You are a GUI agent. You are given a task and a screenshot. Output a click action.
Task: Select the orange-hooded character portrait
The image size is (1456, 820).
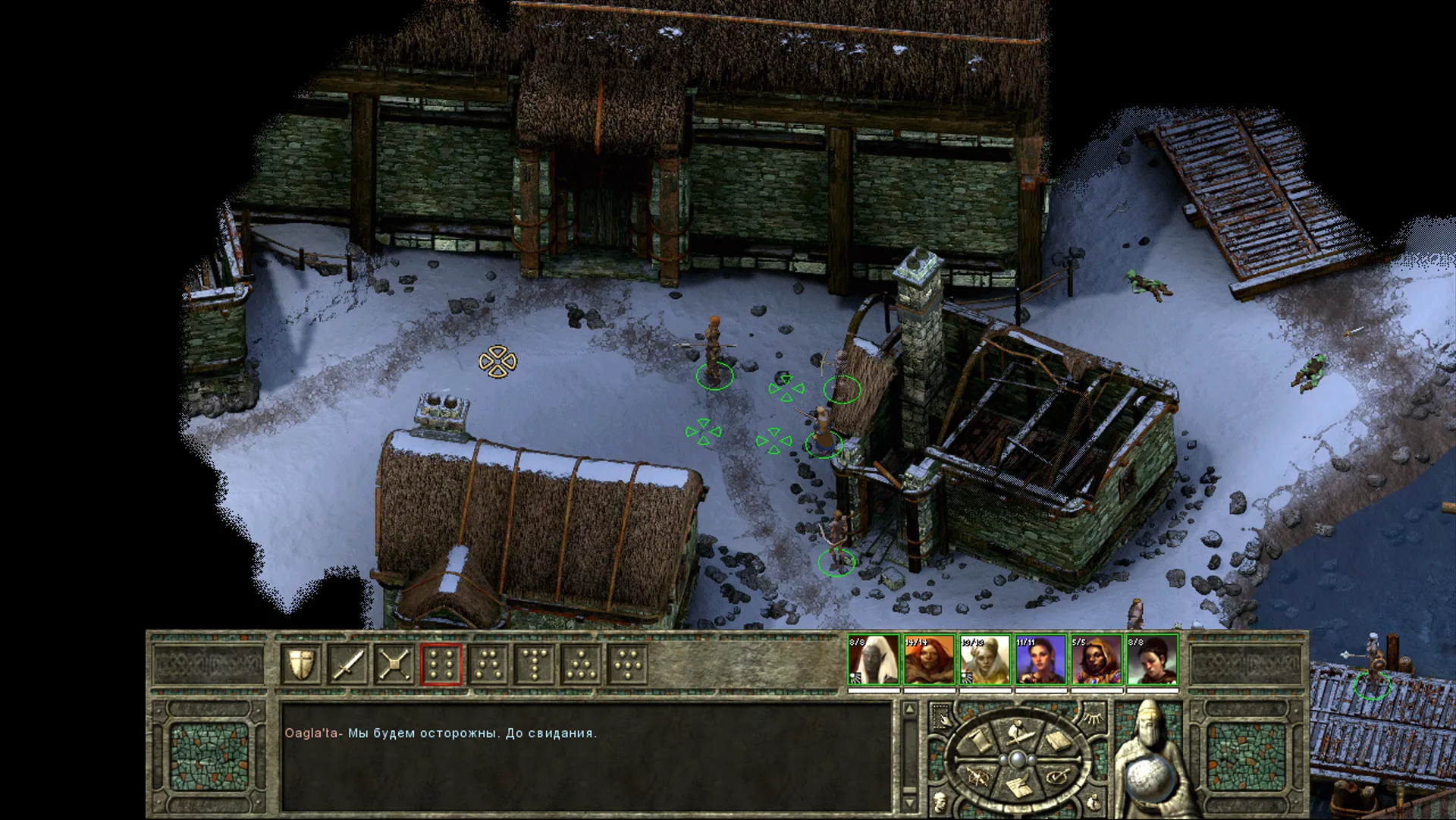pos(1097,661)
